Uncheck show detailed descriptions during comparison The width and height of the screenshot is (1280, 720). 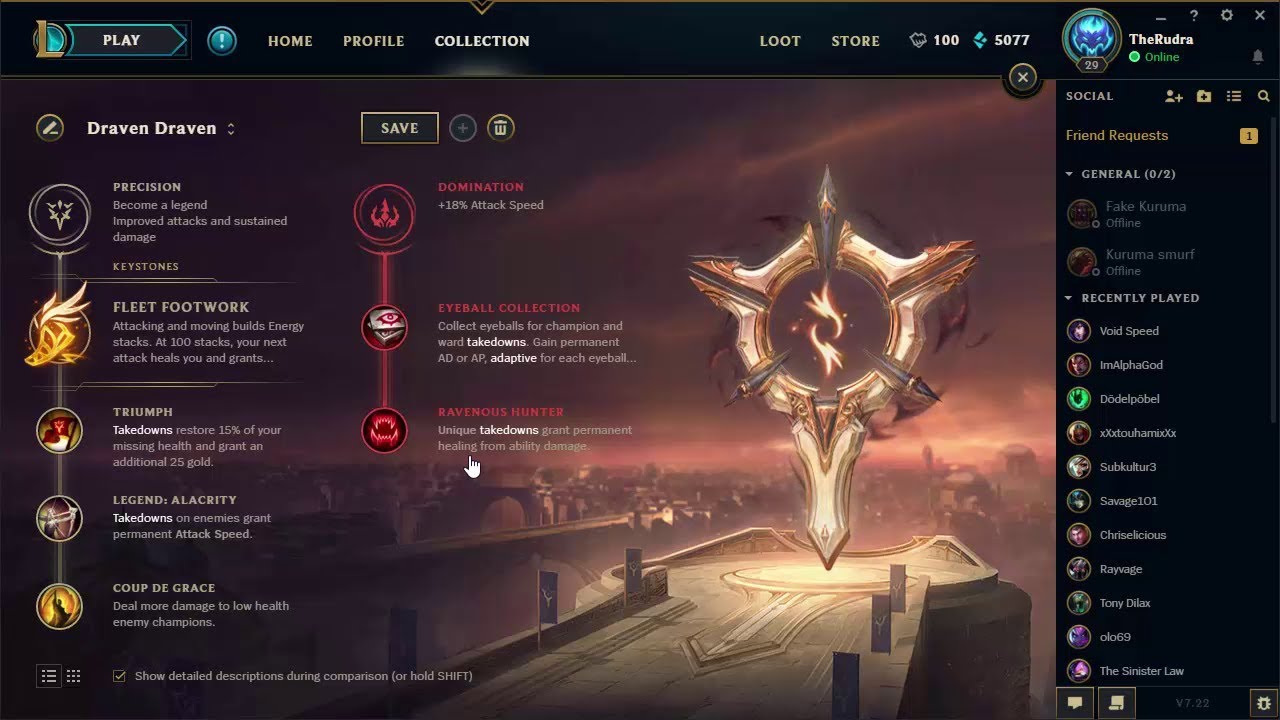click(119, 675)
